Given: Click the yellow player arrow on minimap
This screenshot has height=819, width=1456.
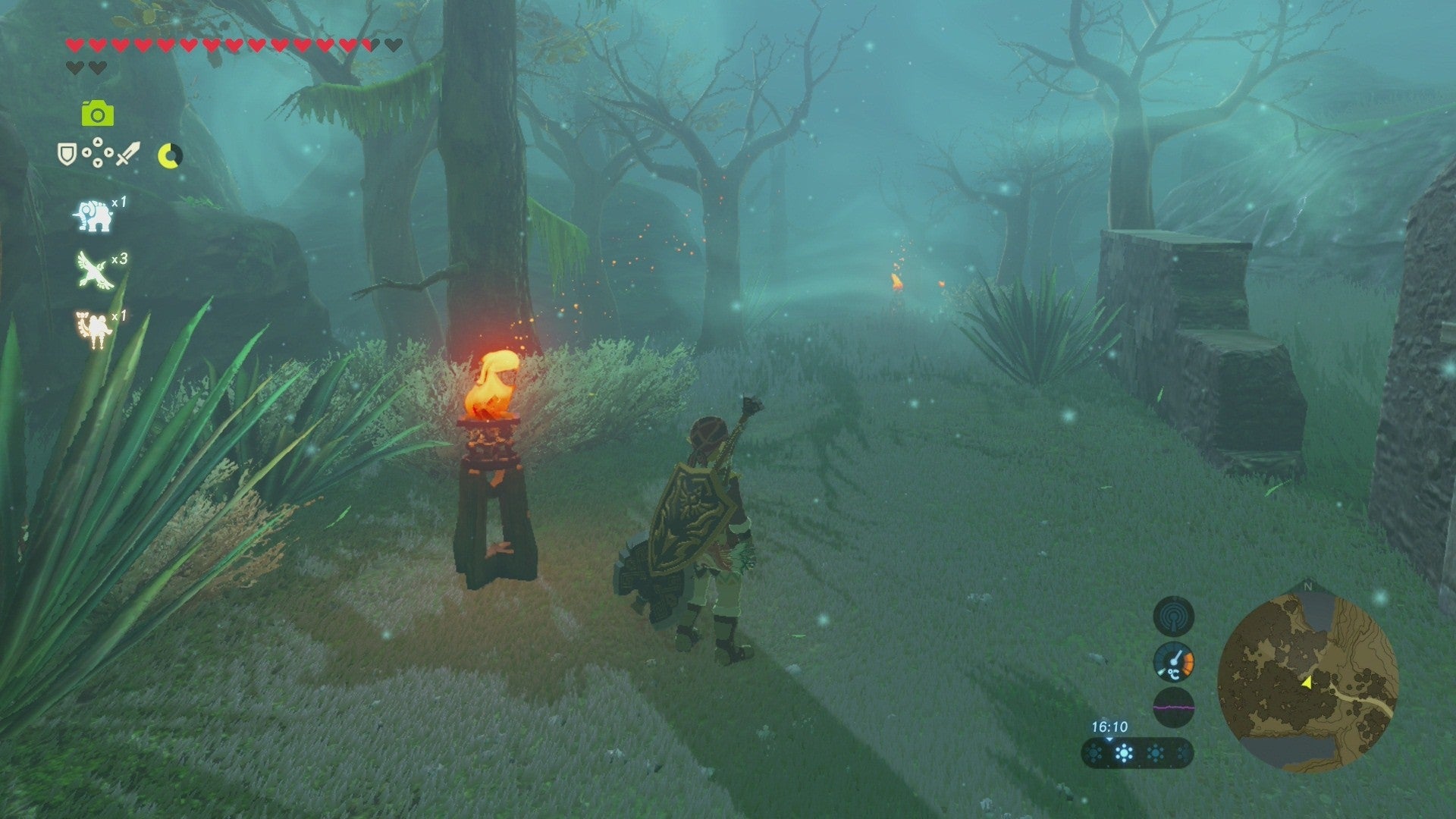Looking at the screenshot, I should tap(1307, 682).
